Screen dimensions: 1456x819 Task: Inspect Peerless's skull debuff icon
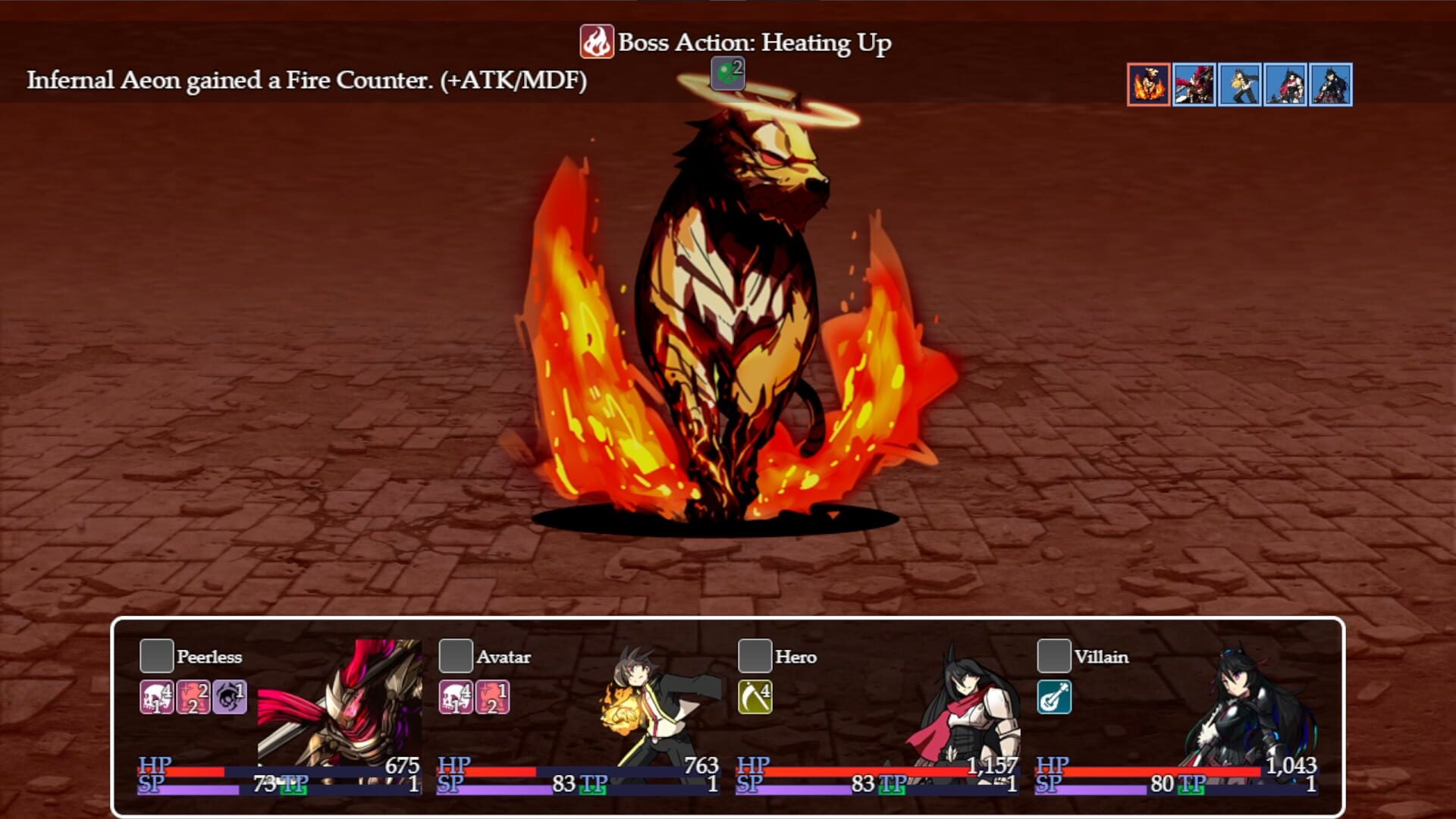pos(157,698)
